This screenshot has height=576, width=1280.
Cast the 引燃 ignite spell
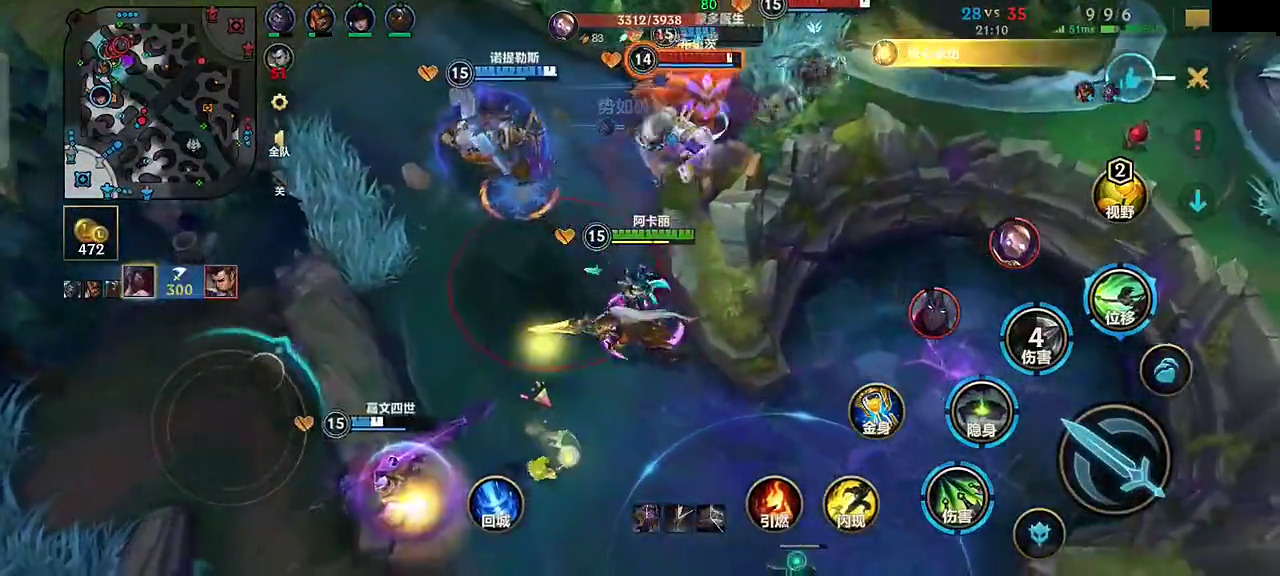click(x=774, y=502)
